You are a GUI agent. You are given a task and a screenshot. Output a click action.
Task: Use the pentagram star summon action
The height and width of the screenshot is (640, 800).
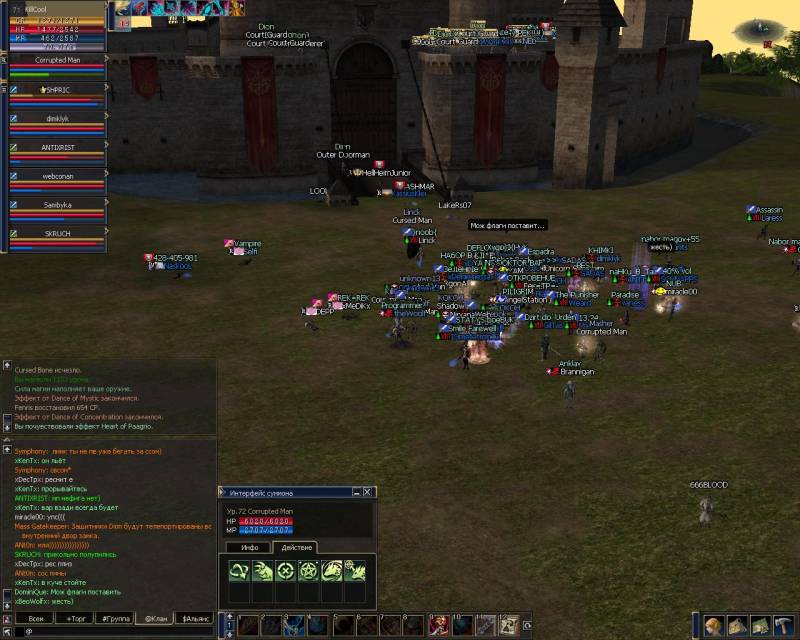click(x=309, y=571)
